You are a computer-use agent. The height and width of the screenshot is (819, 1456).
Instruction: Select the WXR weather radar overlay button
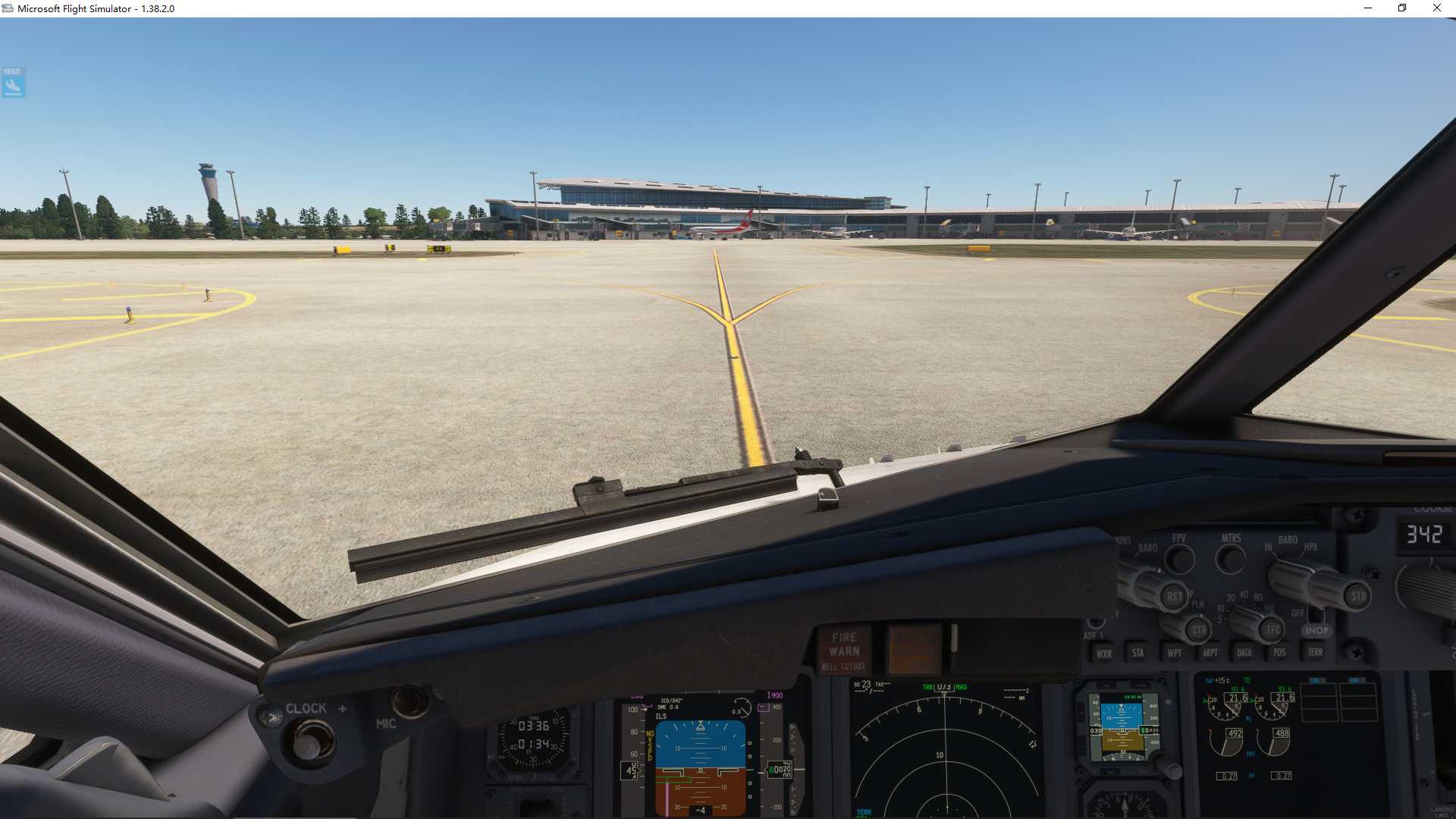coord(1103,653)
